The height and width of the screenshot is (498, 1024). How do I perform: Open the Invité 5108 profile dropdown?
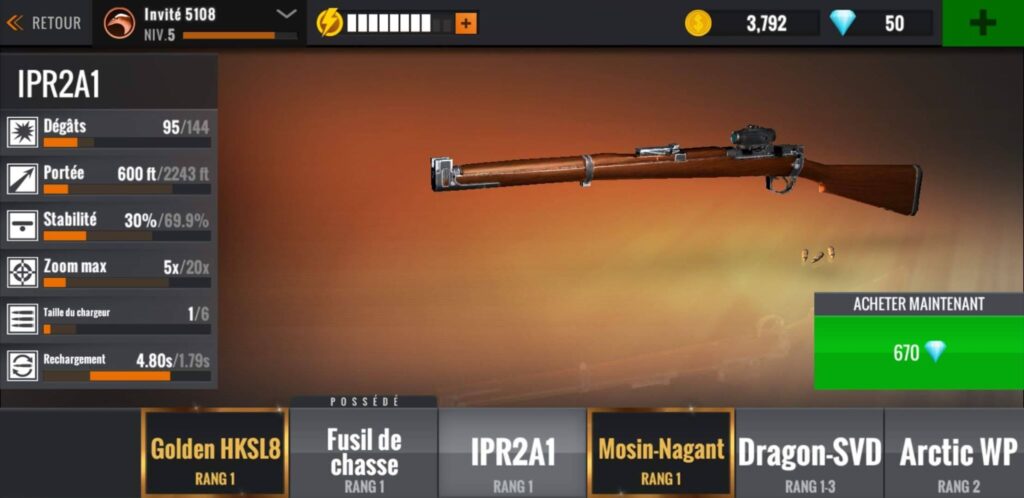286,14
